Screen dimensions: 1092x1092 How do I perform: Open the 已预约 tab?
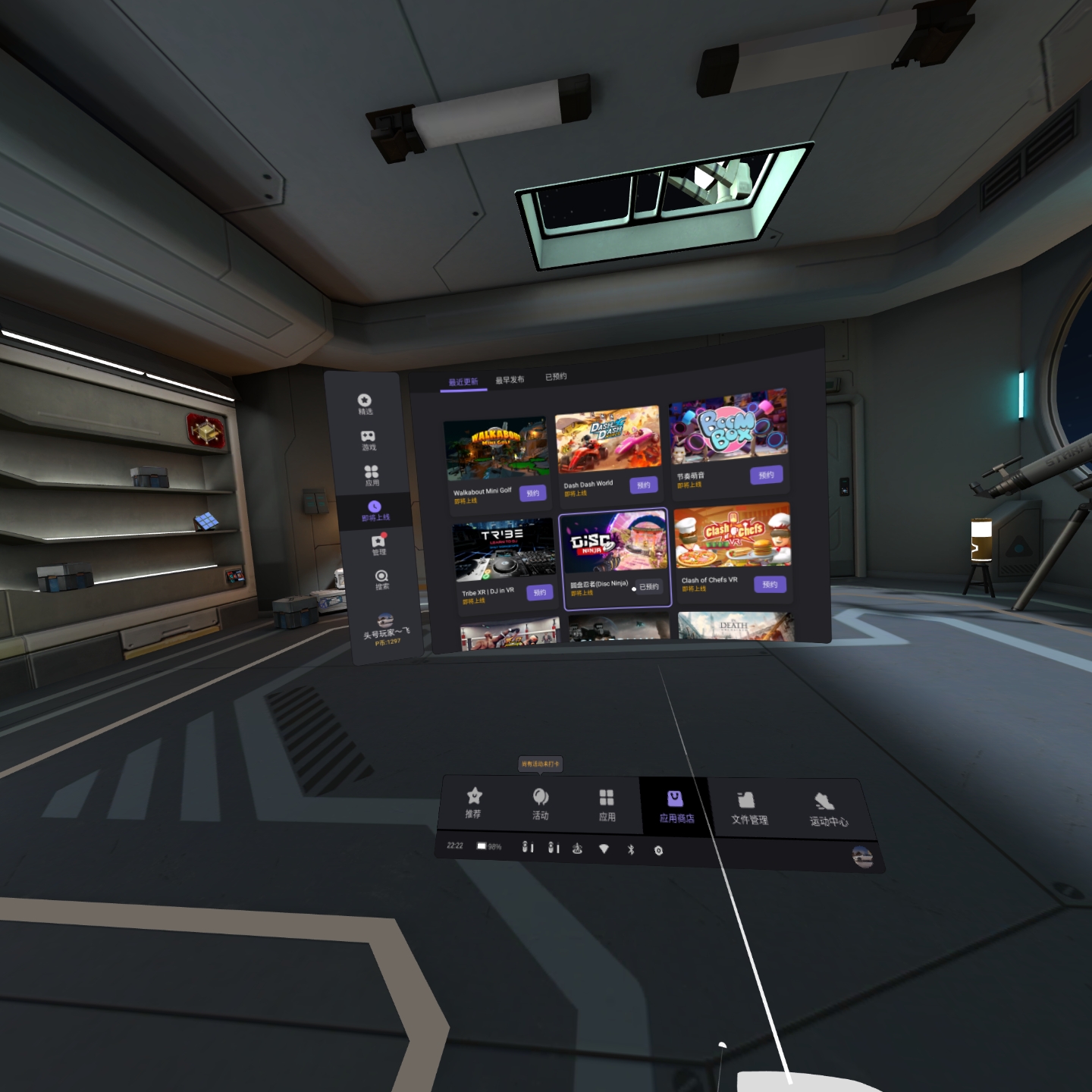point(556,376)
